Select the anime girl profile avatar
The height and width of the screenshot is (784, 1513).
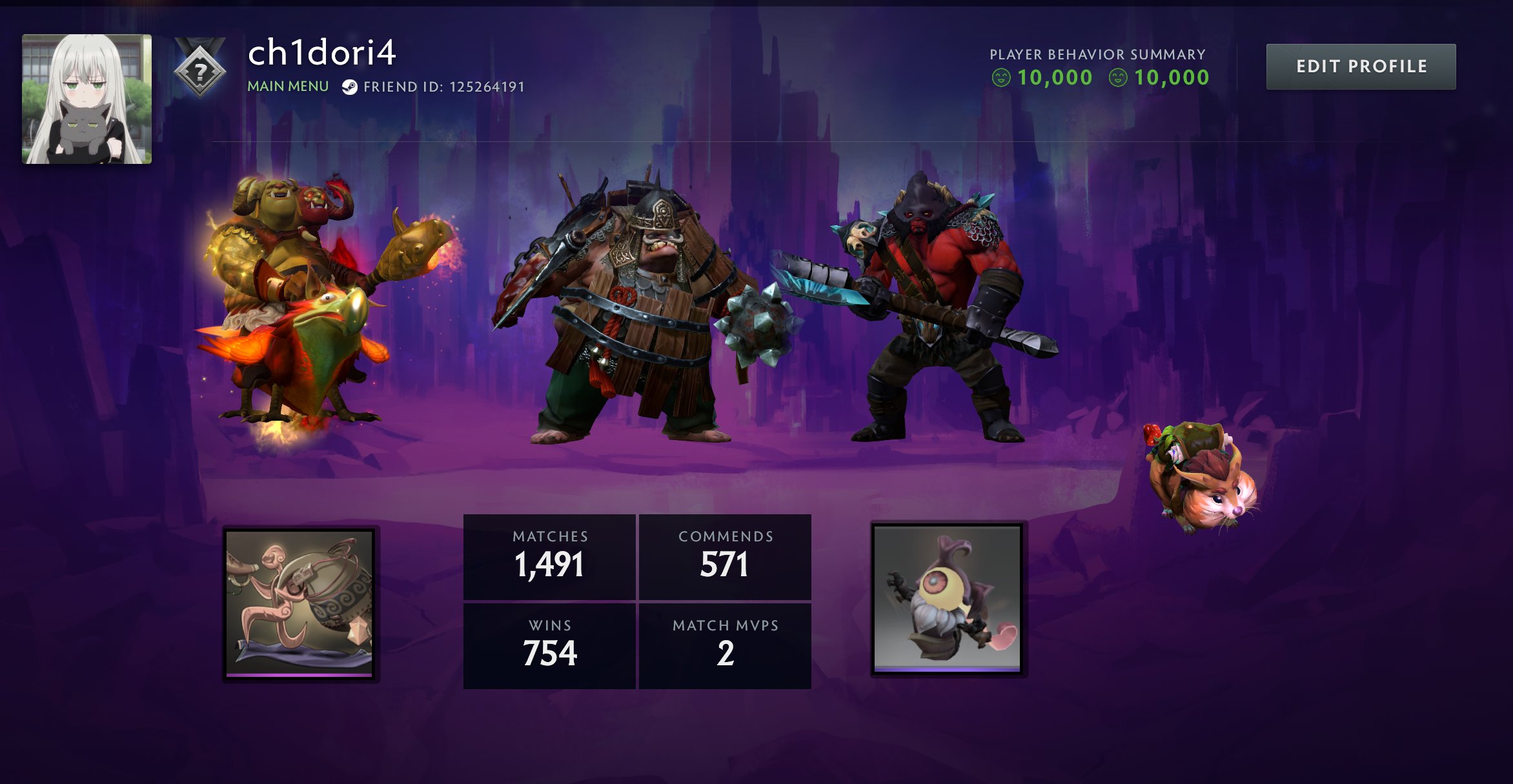pos(87,99)
